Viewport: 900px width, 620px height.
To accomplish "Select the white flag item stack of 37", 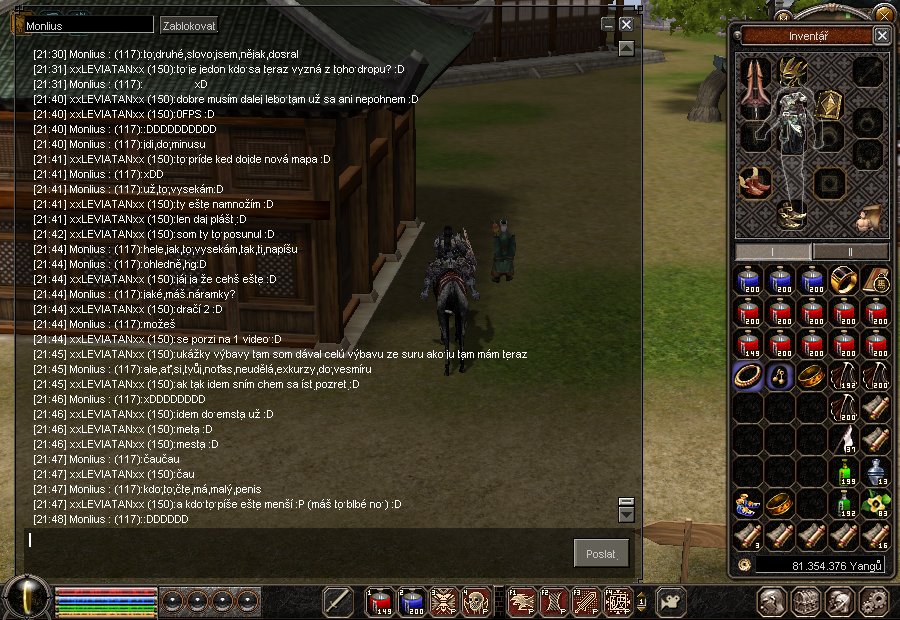I will [844, 439].
